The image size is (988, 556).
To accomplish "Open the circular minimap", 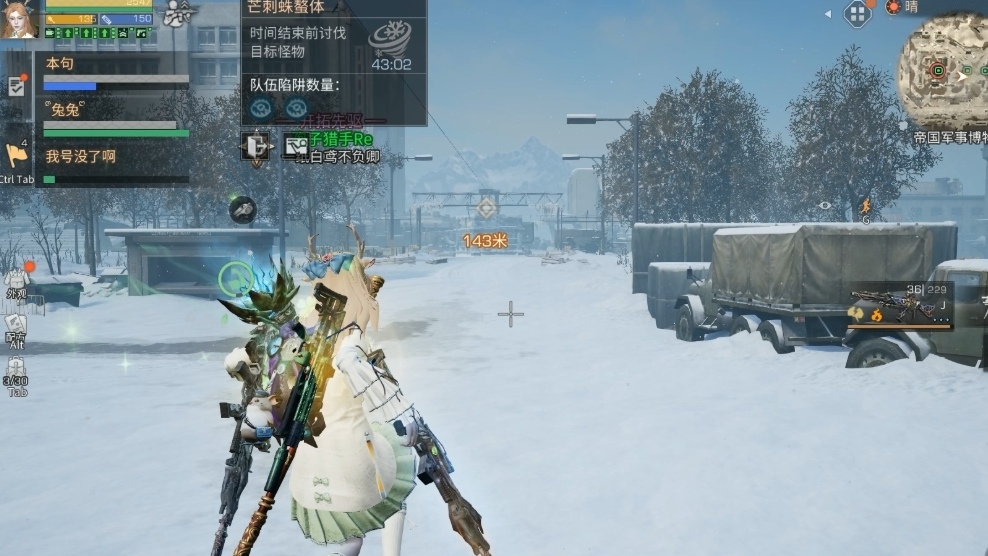I will 942,72.
